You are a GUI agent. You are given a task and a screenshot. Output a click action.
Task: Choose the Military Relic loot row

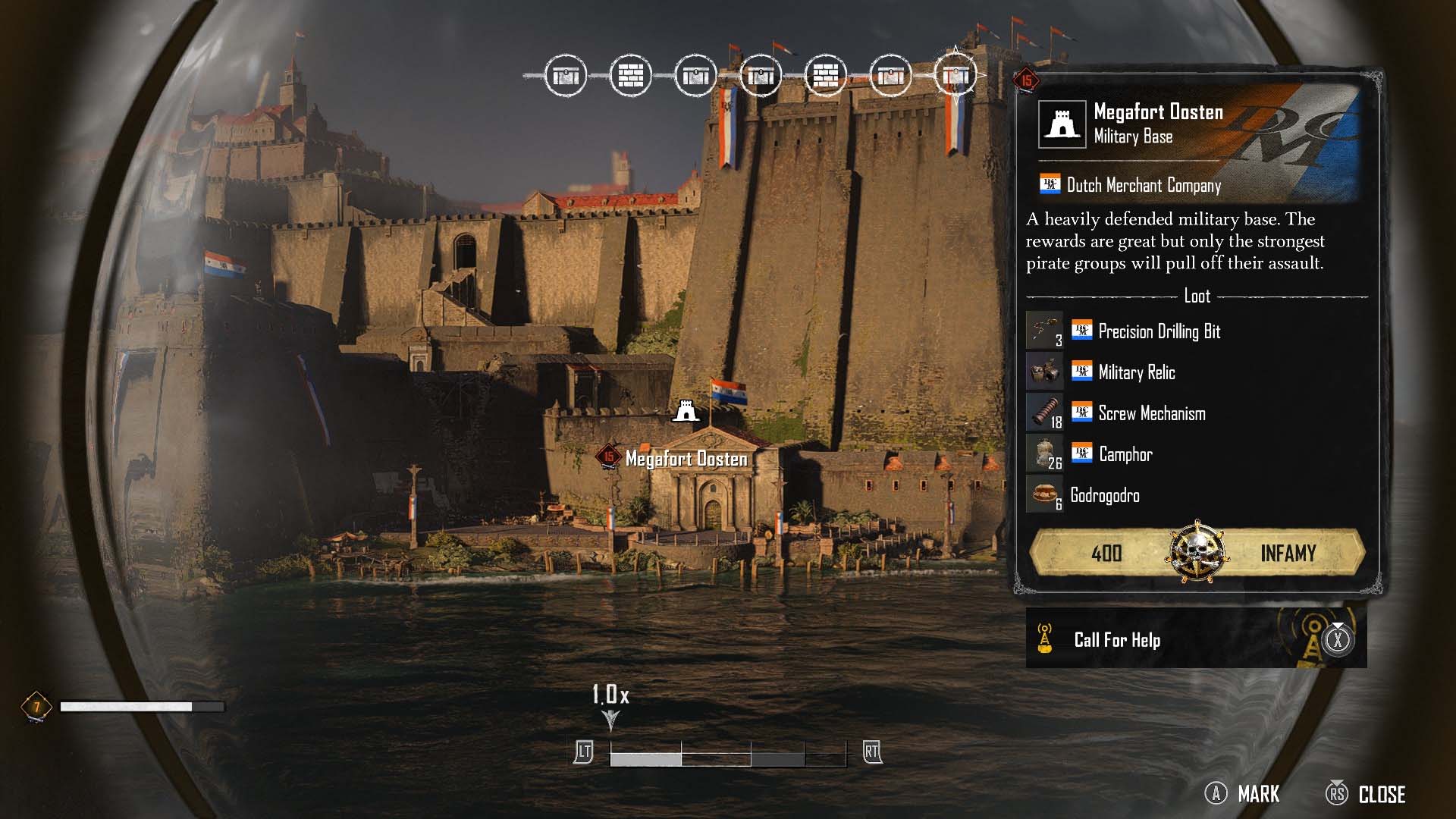1136,372
